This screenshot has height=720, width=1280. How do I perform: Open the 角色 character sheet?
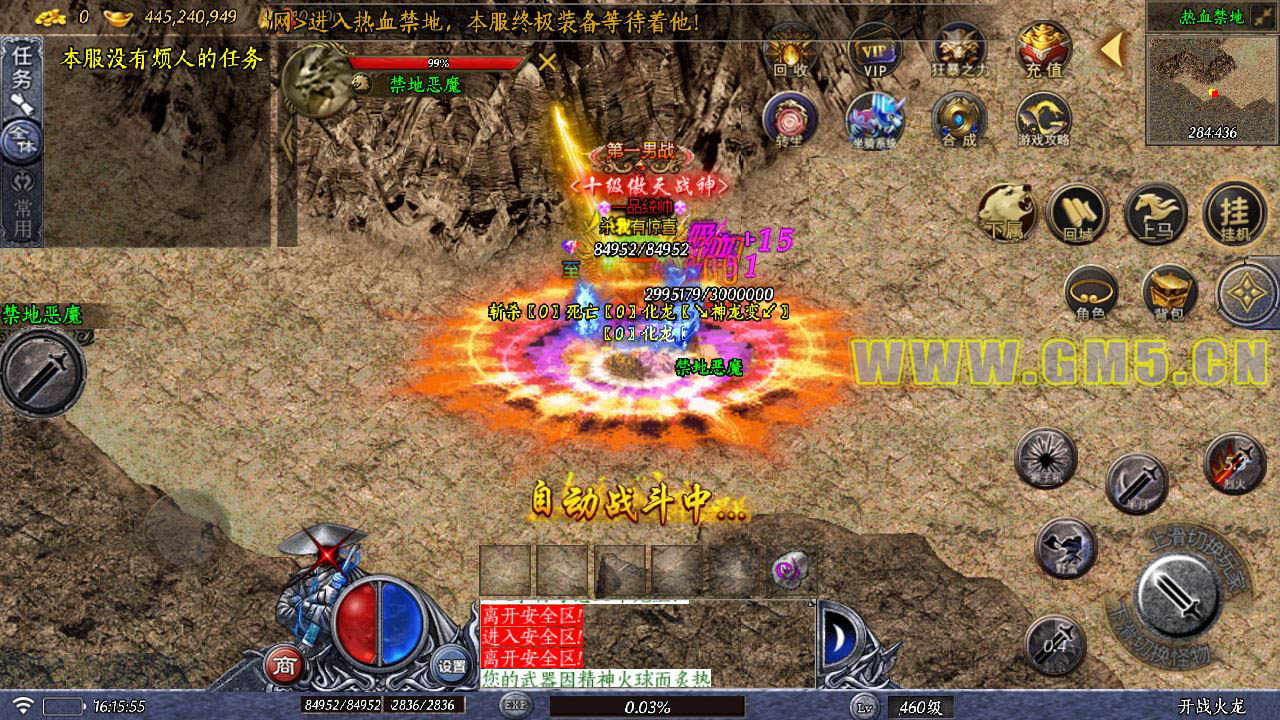(1091, 293)
